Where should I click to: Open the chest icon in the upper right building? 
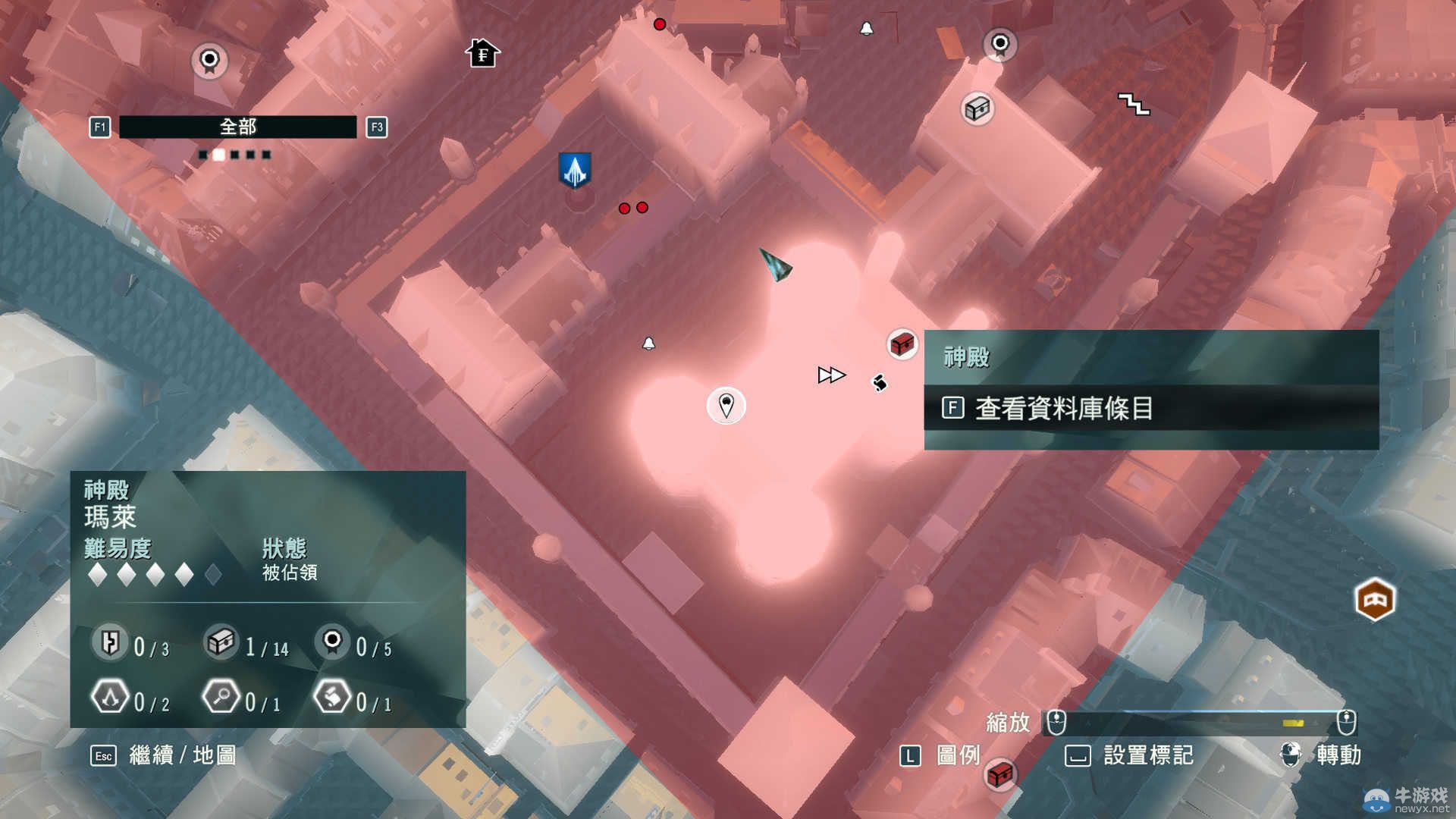click(x=977, y=108)
